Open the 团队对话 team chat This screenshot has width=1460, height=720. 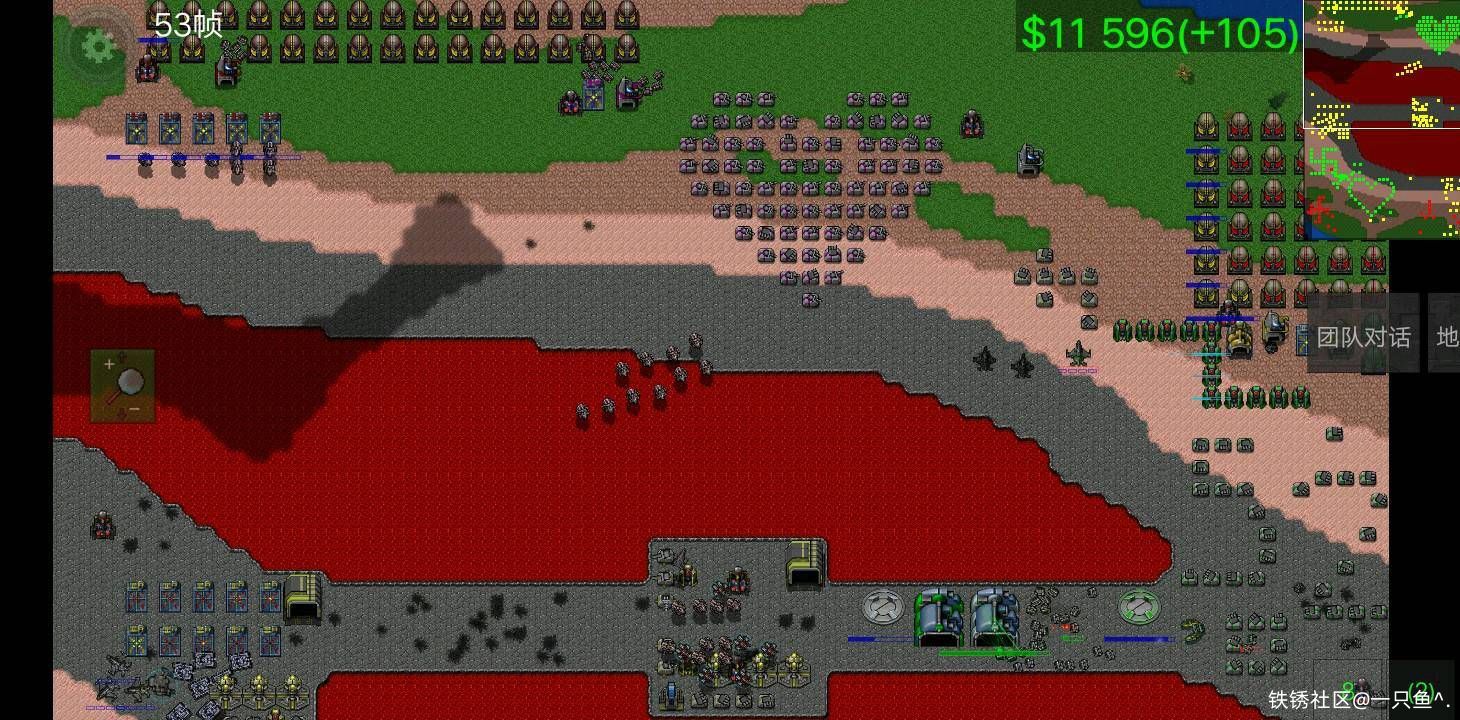click(x=1363, y=337)
